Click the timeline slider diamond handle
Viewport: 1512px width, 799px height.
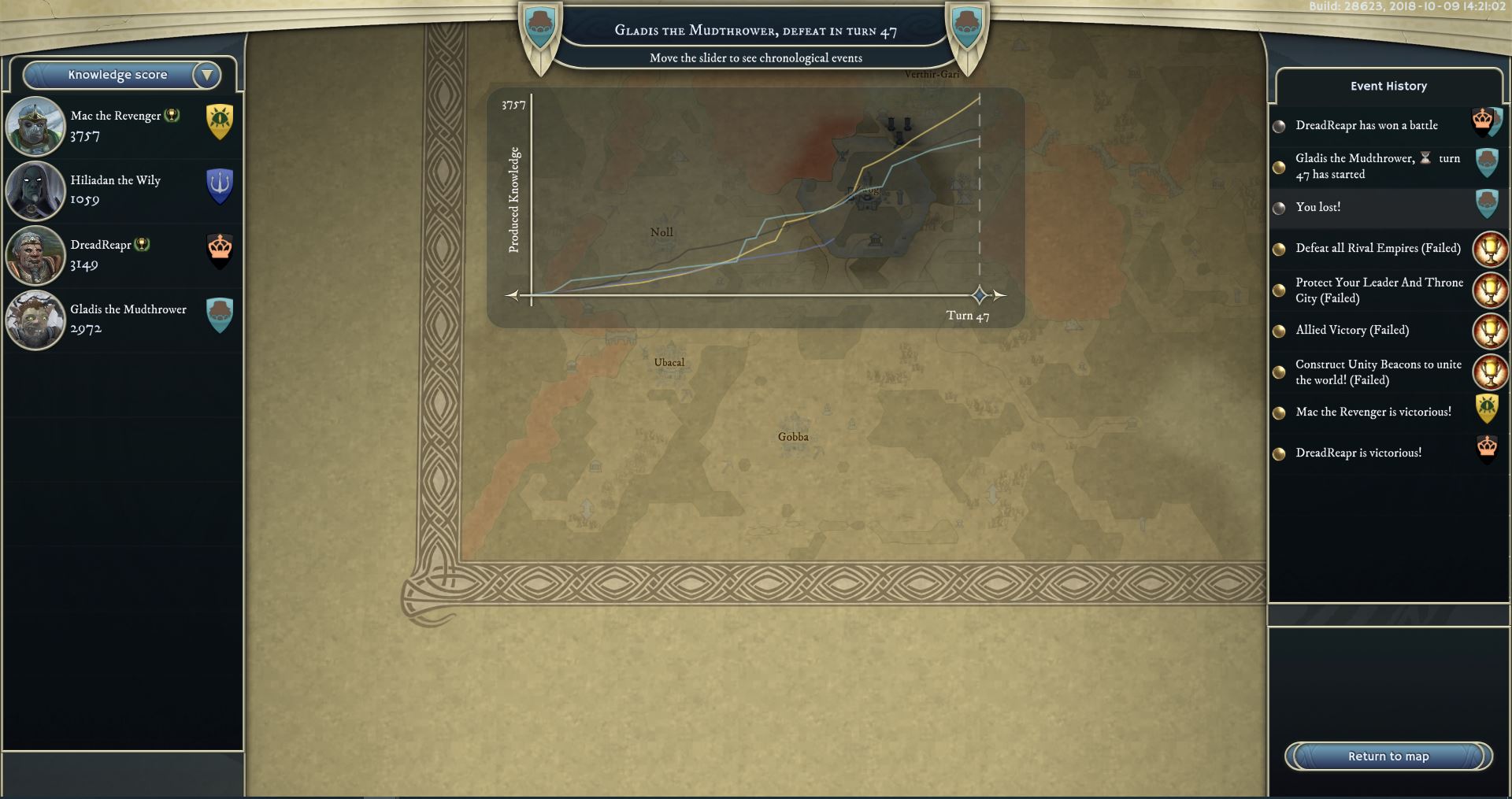tap(979, 295)
